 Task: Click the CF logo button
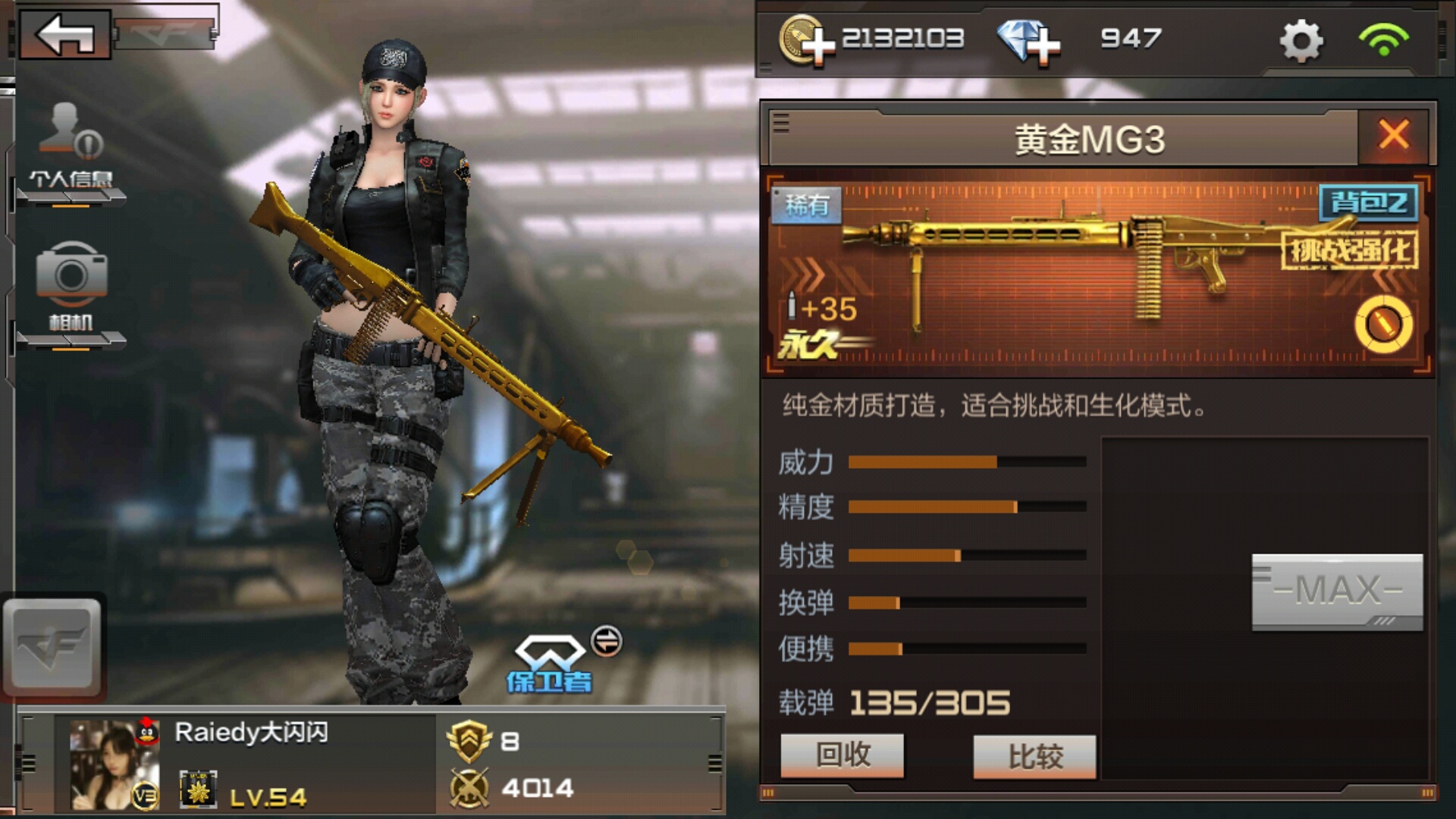click(52, 646)
